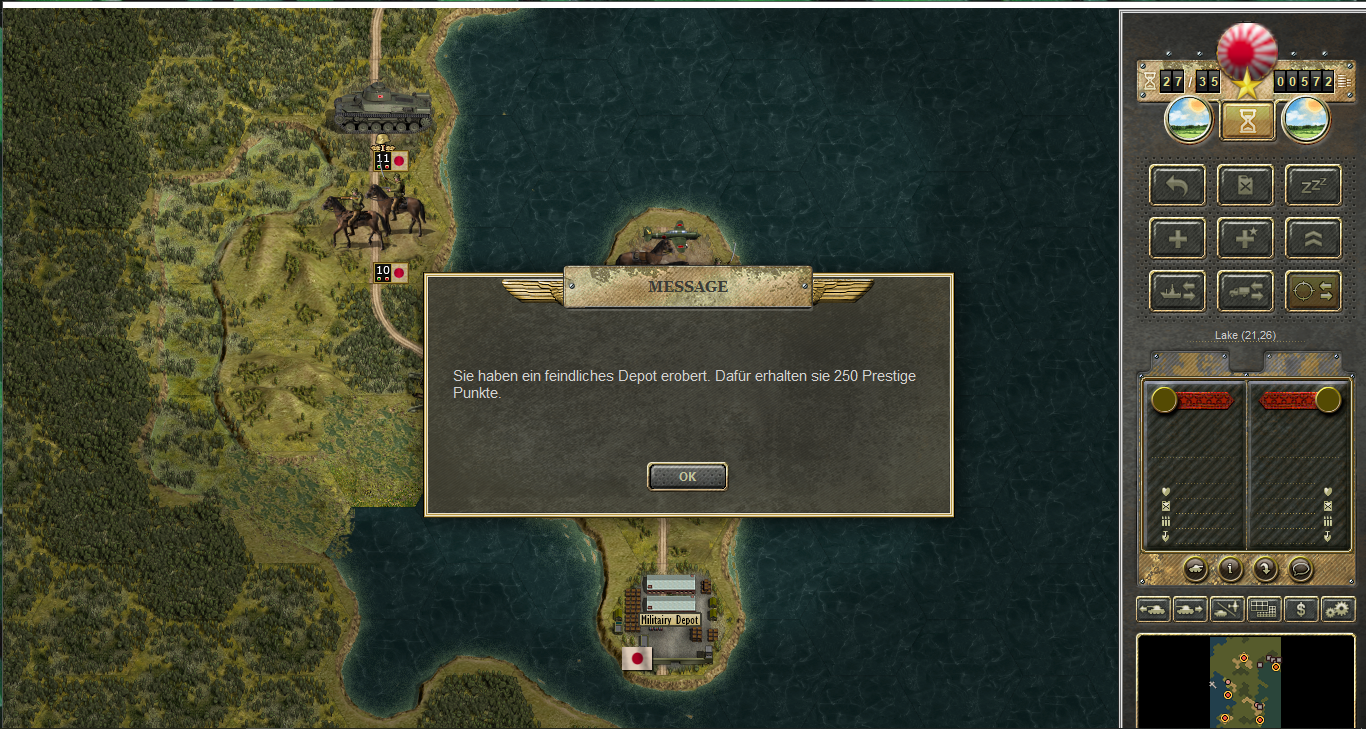Viewport: 1366px width, 729px height.
Task: Open the speech bubble message log
Action: [1299, 569]
